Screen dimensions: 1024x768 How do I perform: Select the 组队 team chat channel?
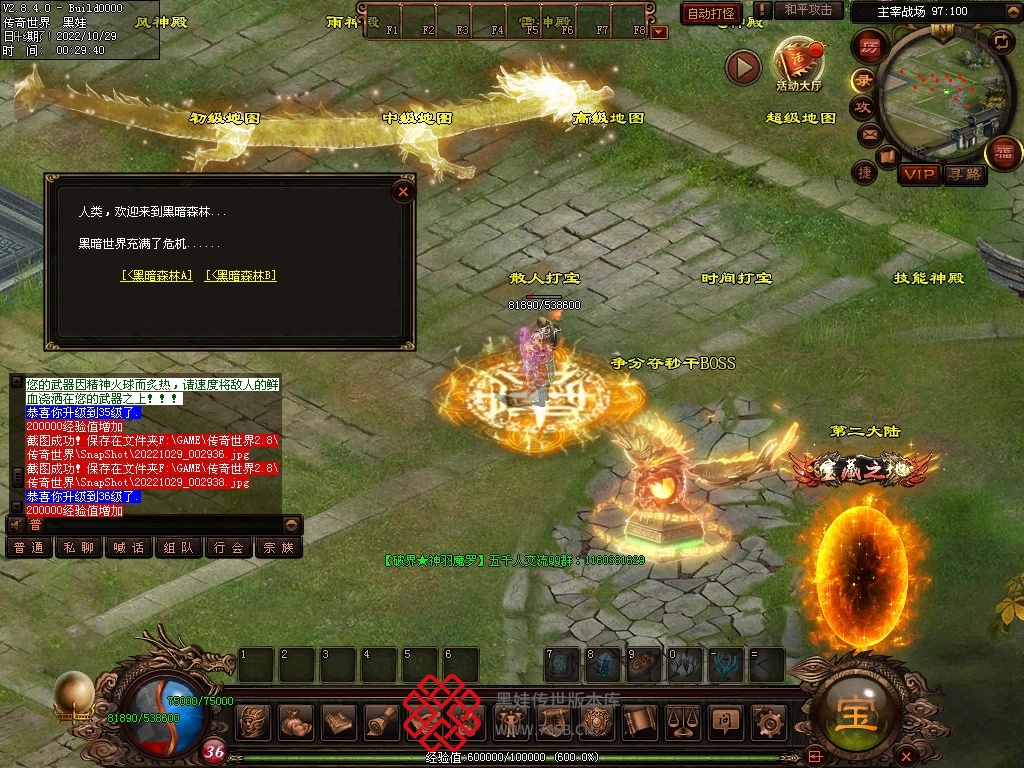click(x=179, y=548)
